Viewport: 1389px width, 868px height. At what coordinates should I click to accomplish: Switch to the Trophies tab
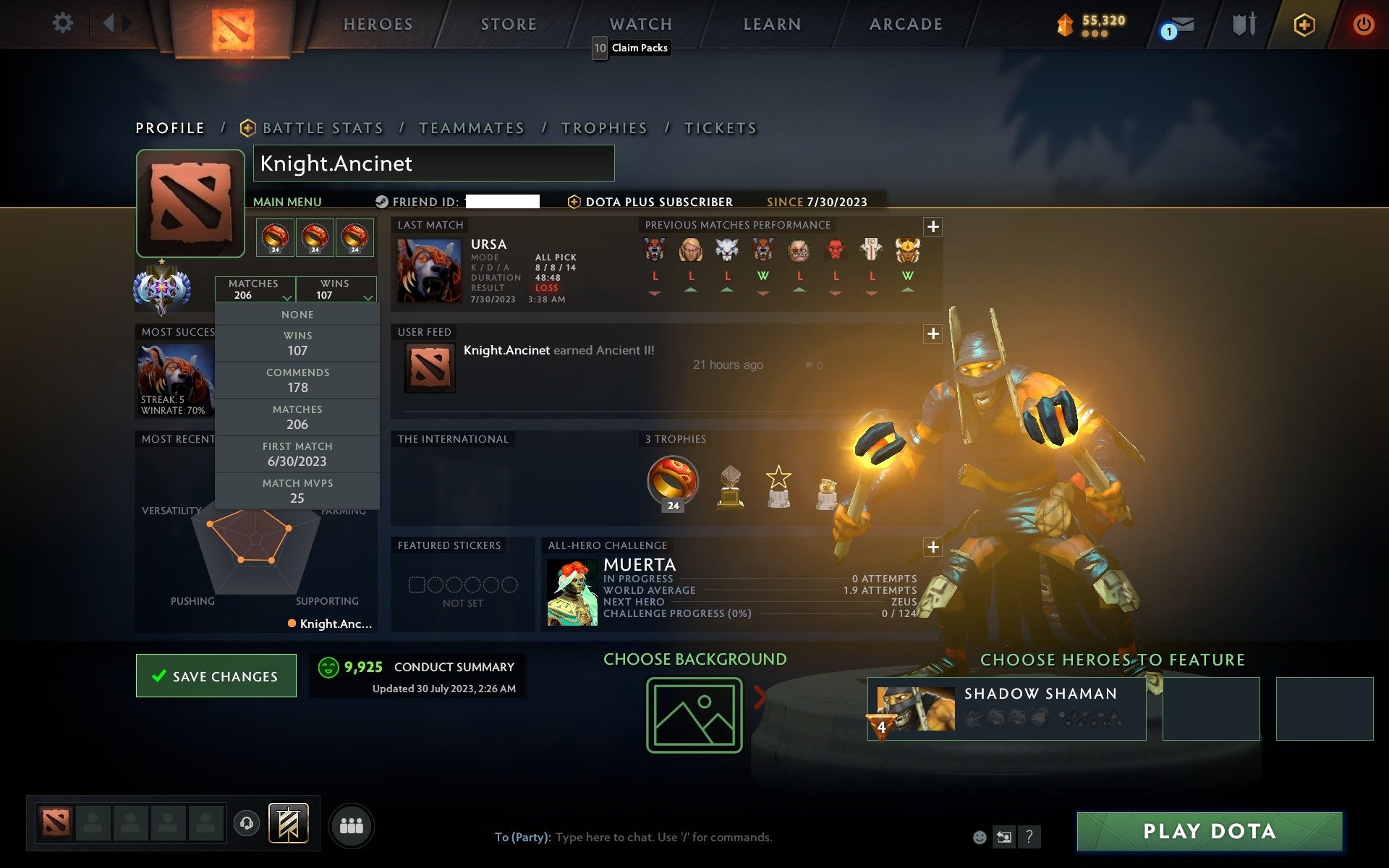(605, 127)
